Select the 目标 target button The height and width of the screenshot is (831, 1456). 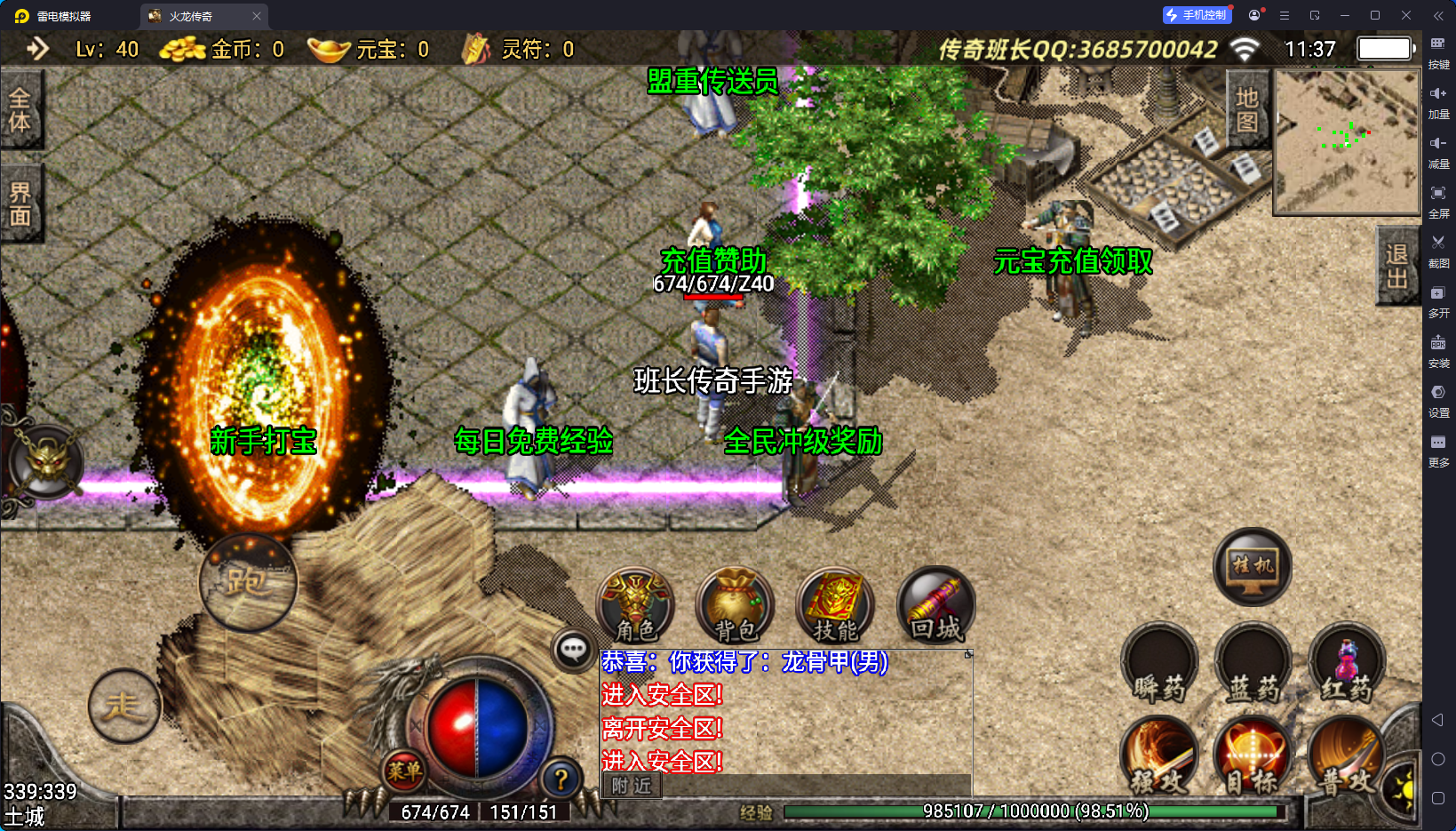pos(1253,757)
